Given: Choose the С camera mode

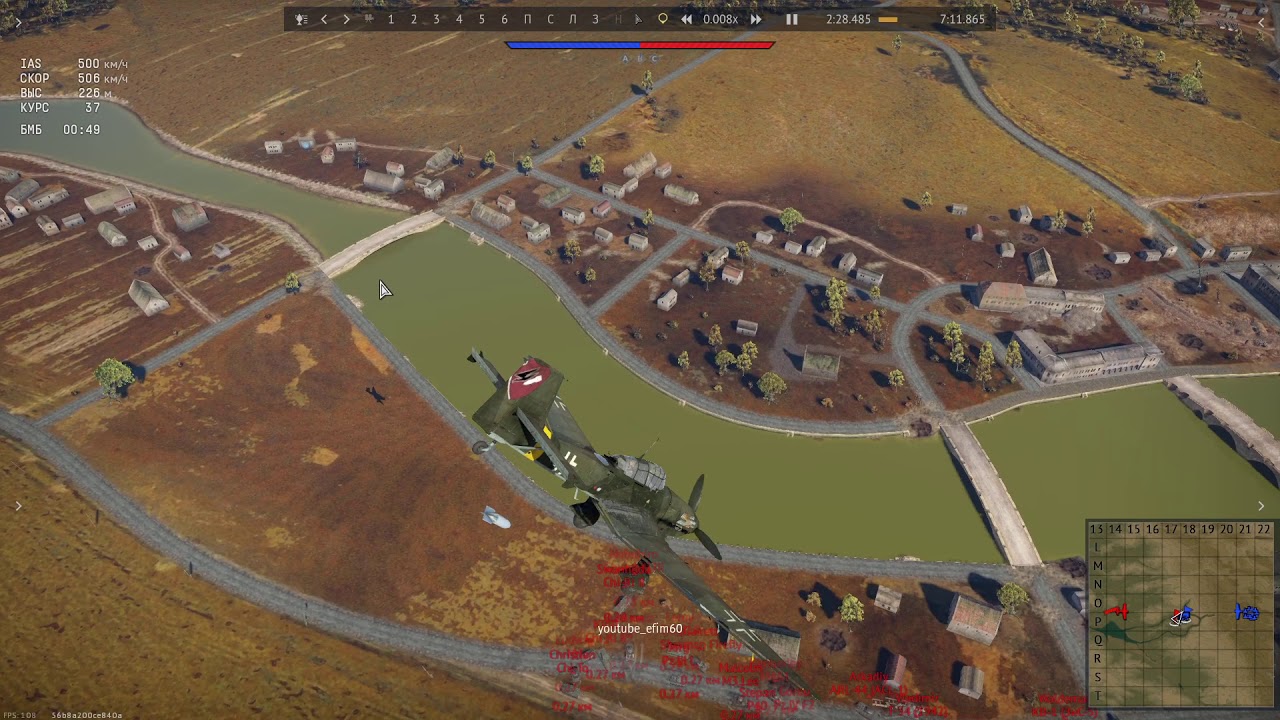Looking at the screenshot, I should click(x=550, y=19).
